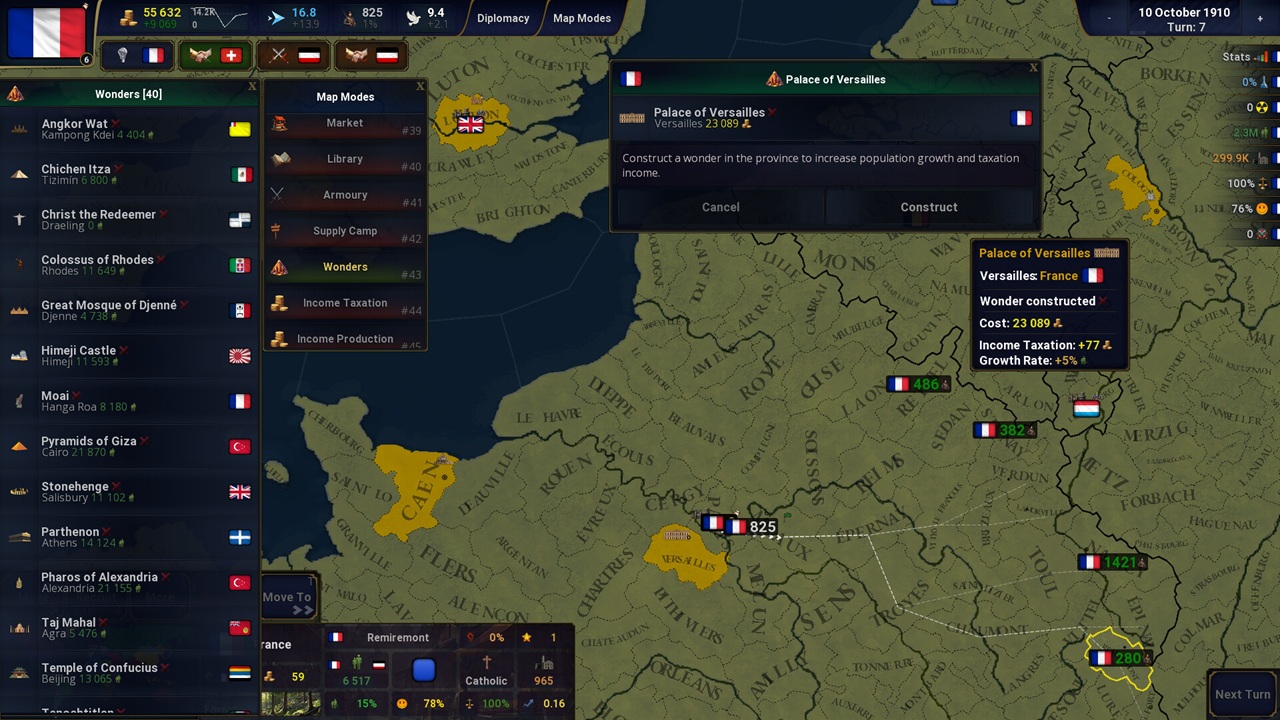Switch to the Armoury map mode
Image resolution: width=1280 pixels, height=720 pixels.
coord(345,195)
